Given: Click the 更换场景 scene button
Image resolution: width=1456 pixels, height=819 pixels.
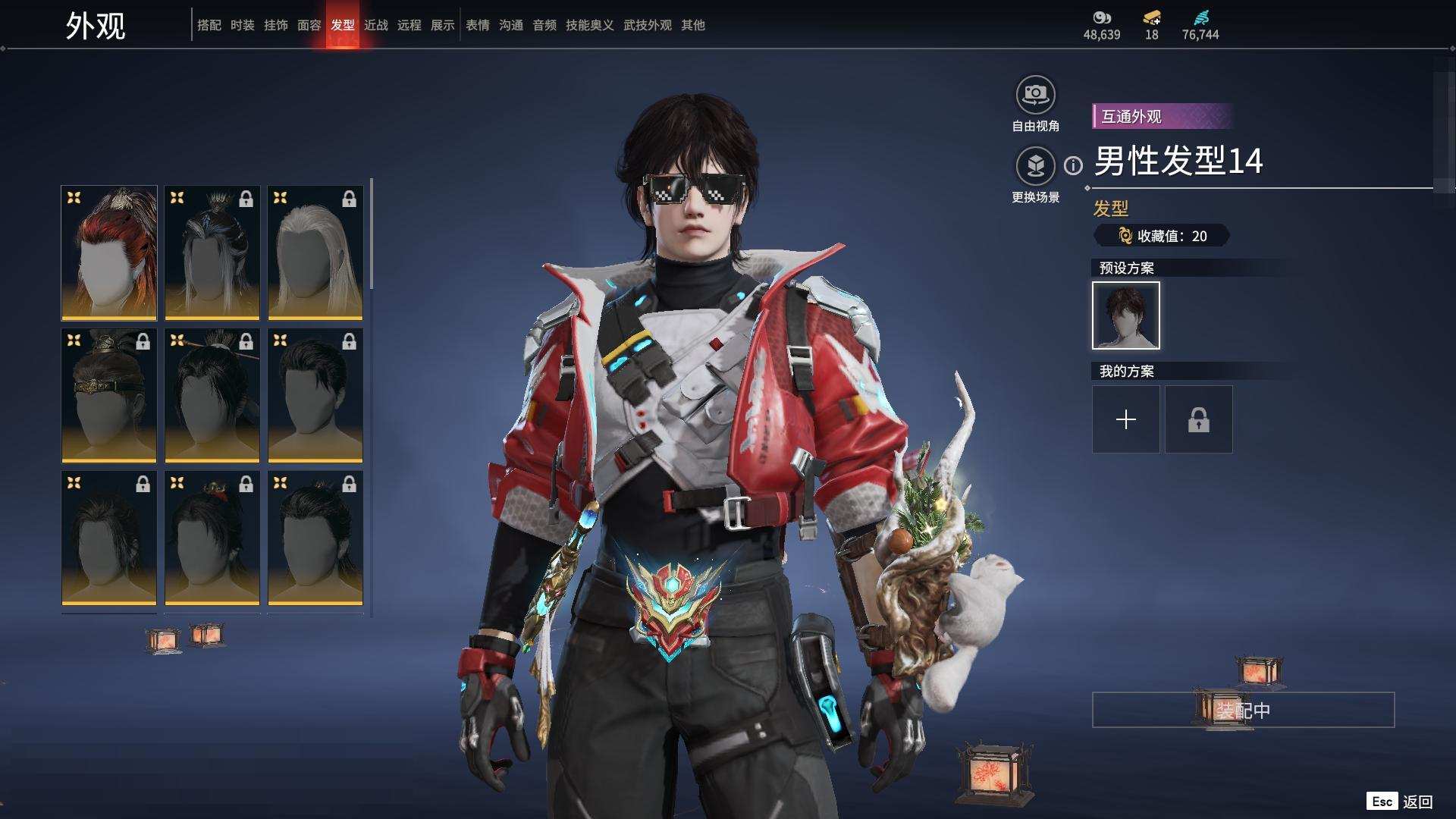Looking at the screenshot, I should coord(1035,166).
